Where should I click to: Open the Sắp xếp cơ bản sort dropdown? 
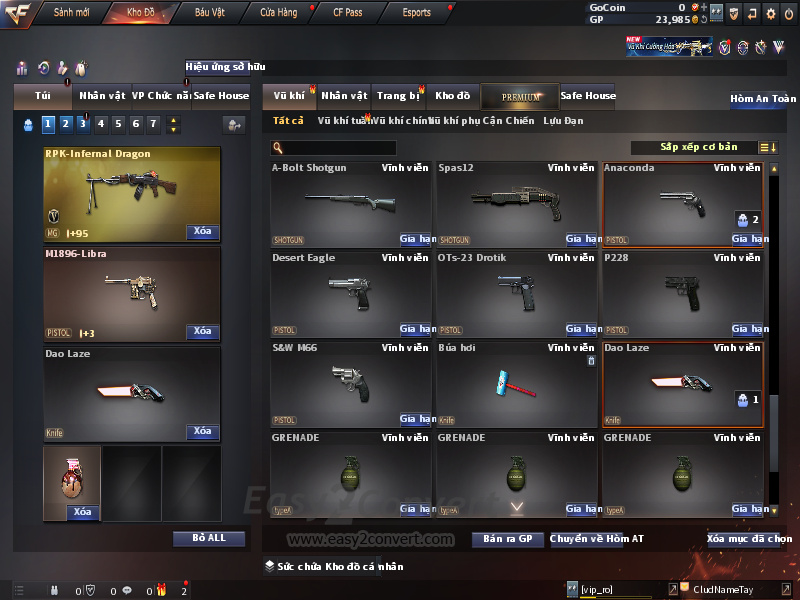(x=698, y=147)
